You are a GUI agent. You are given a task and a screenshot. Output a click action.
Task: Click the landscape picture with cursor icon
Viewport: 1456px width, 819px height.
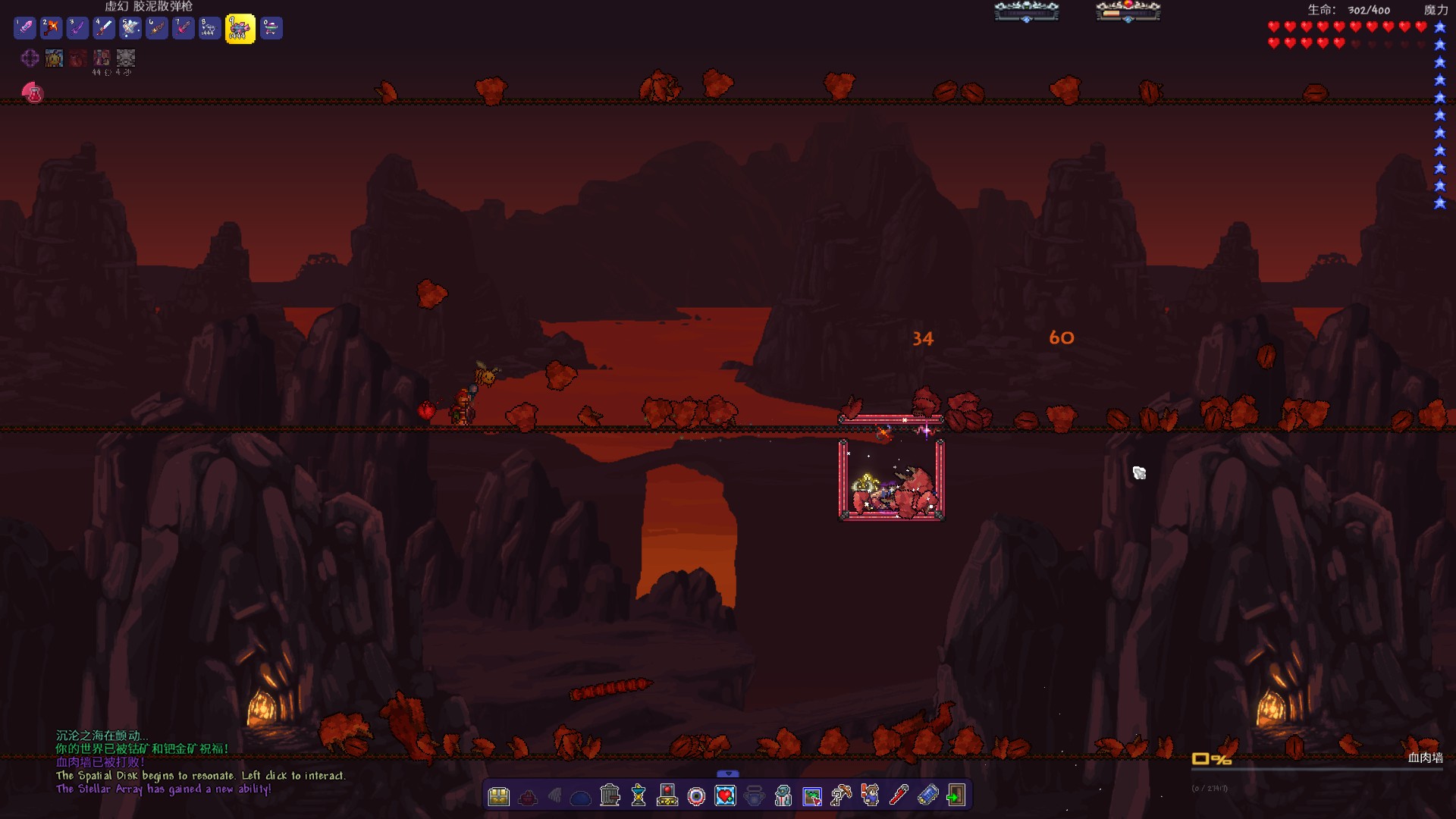pyautogui.click(x=812, y=796)
